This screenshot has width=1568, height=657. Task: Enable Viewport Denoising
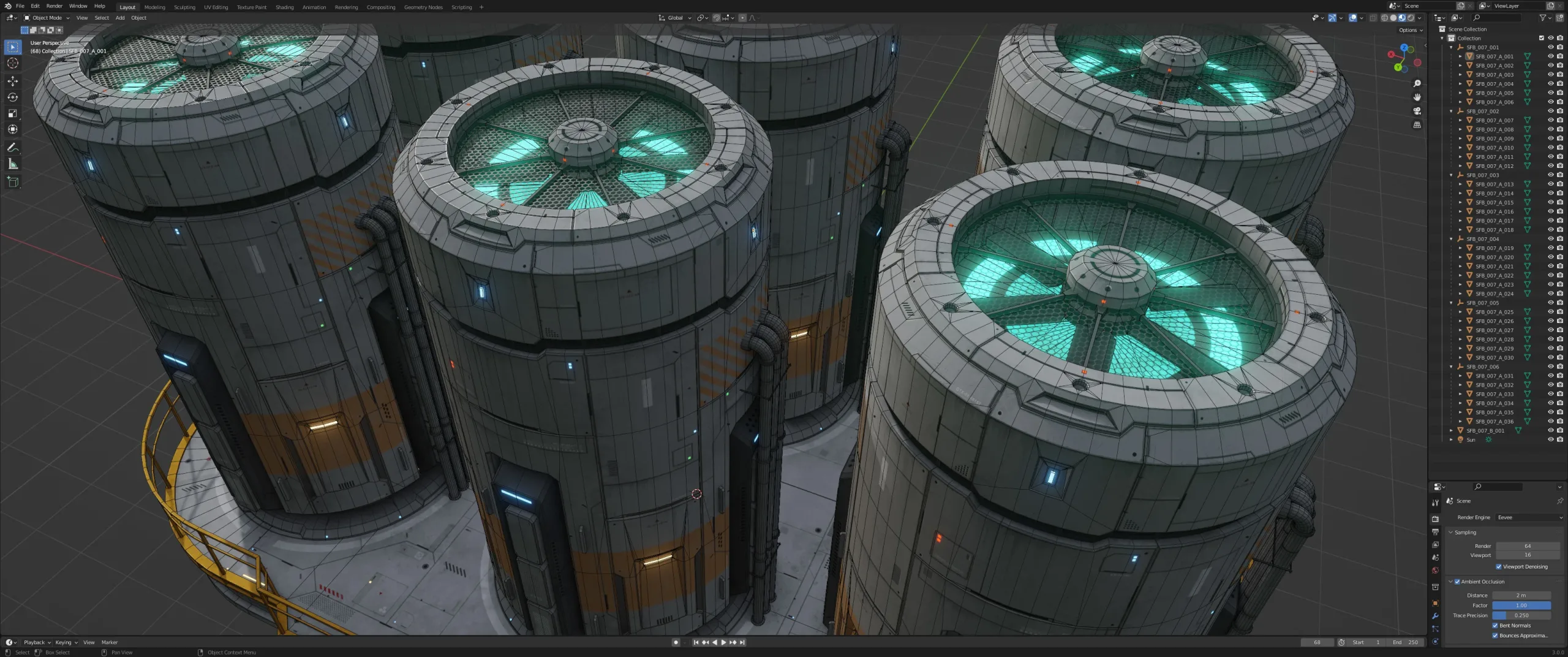(1499, 566)
